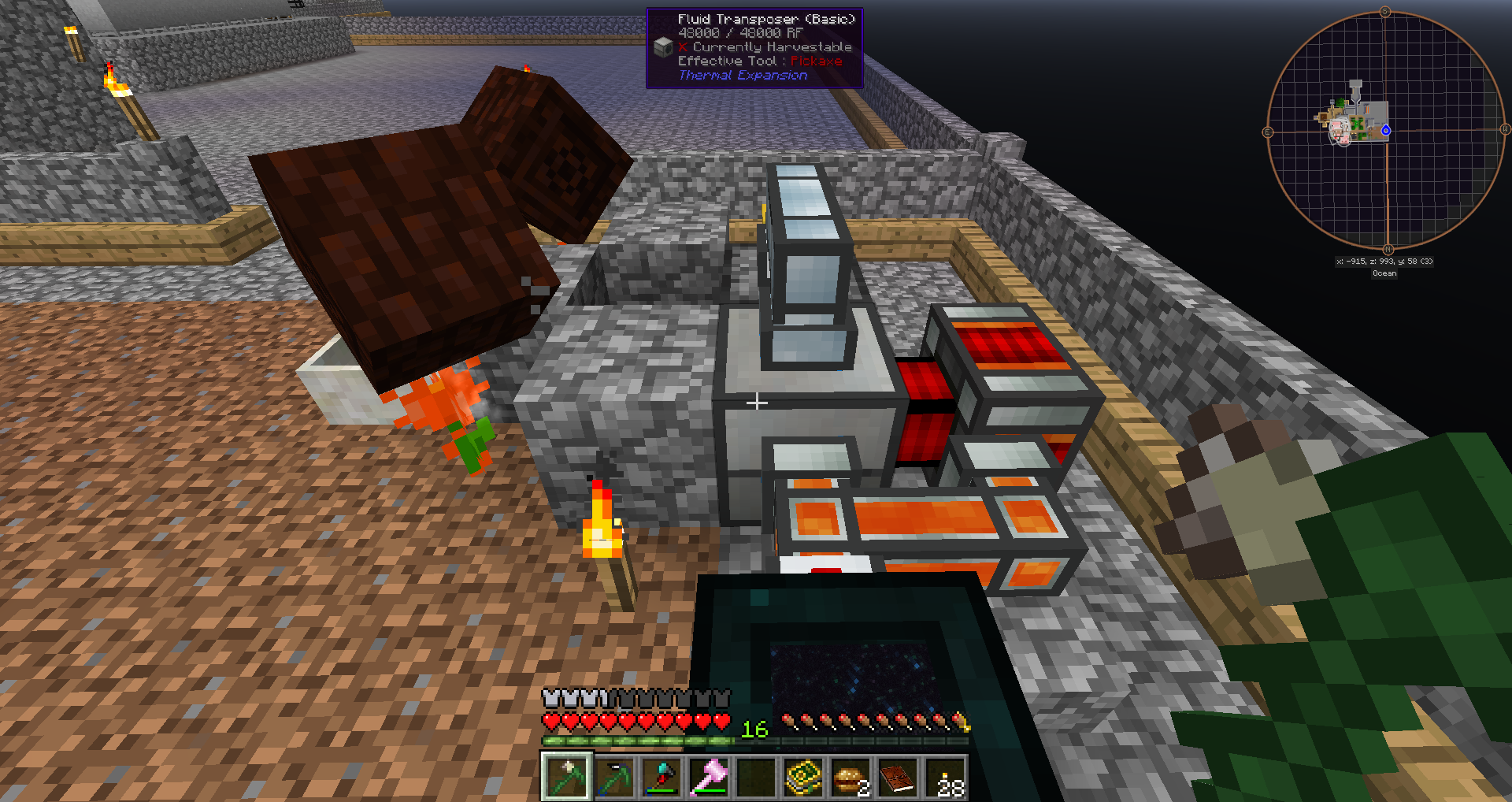This screenshot has height=802, width=1512.
Task: Select the green and gold book slot
Action: click(x=803, y=777)
